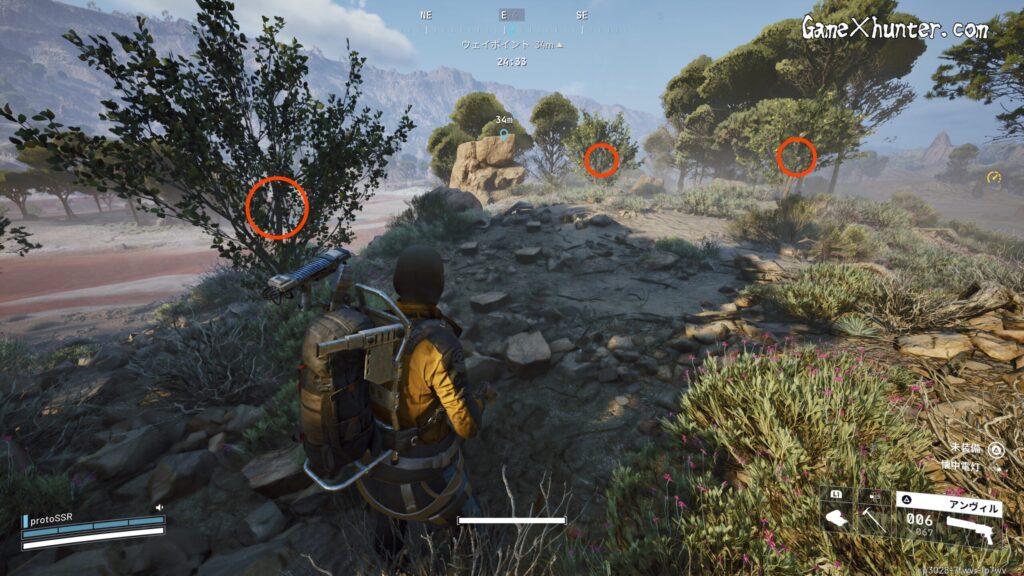This screenshot has height=576, width=1024.
Task: Select the pickaxe tool slot
Action: pos(874,519)
